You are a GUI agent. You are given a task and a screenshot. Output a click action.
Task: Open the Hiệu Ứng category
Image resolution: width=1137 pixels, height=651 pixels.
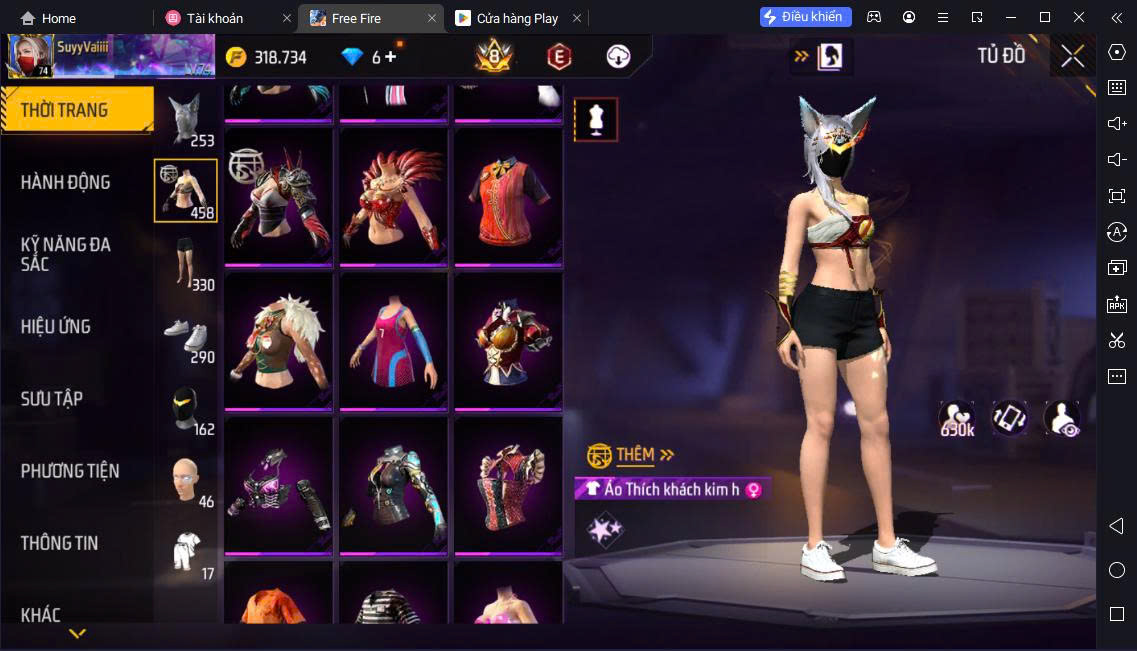click(x=56, y=326)
